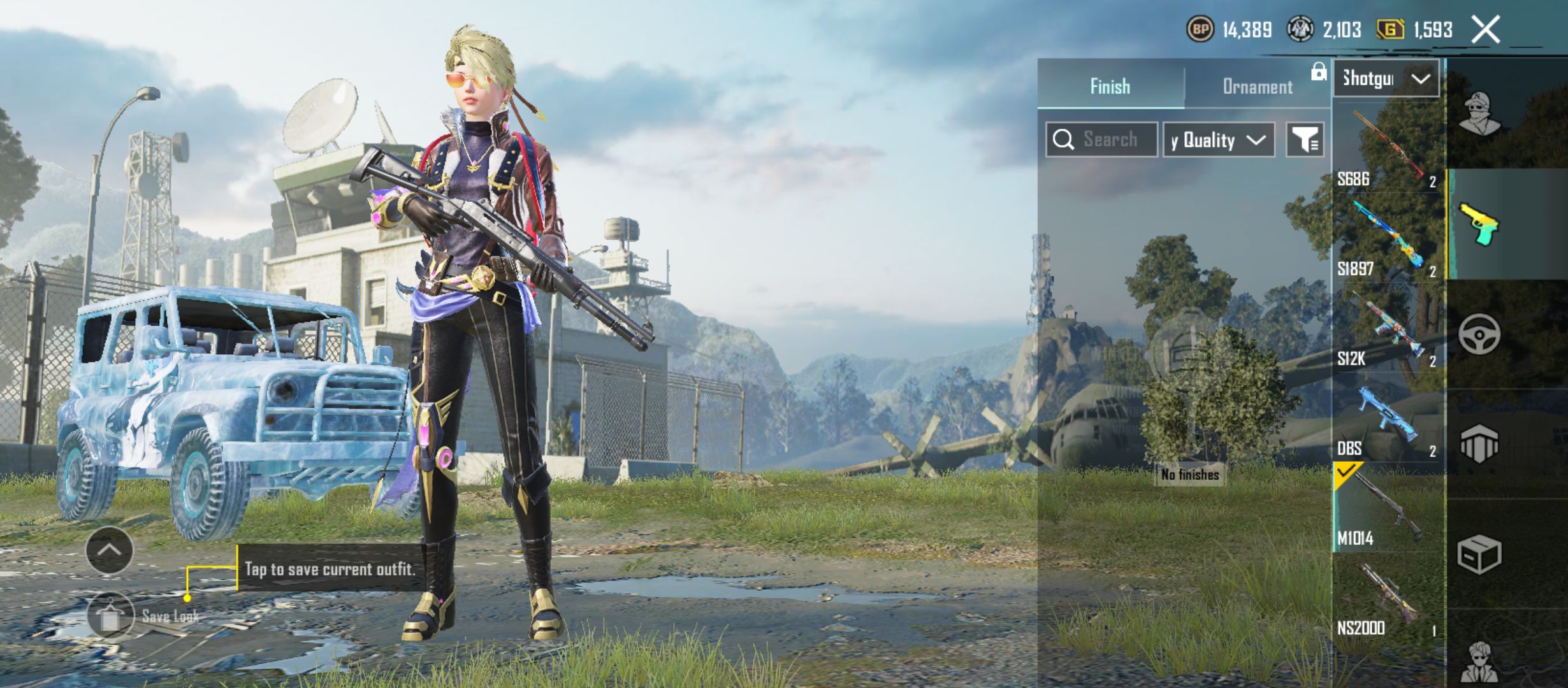1568x688 pixels.
Task: Select the S12K shotgun entry
Action: [1387, 329]
